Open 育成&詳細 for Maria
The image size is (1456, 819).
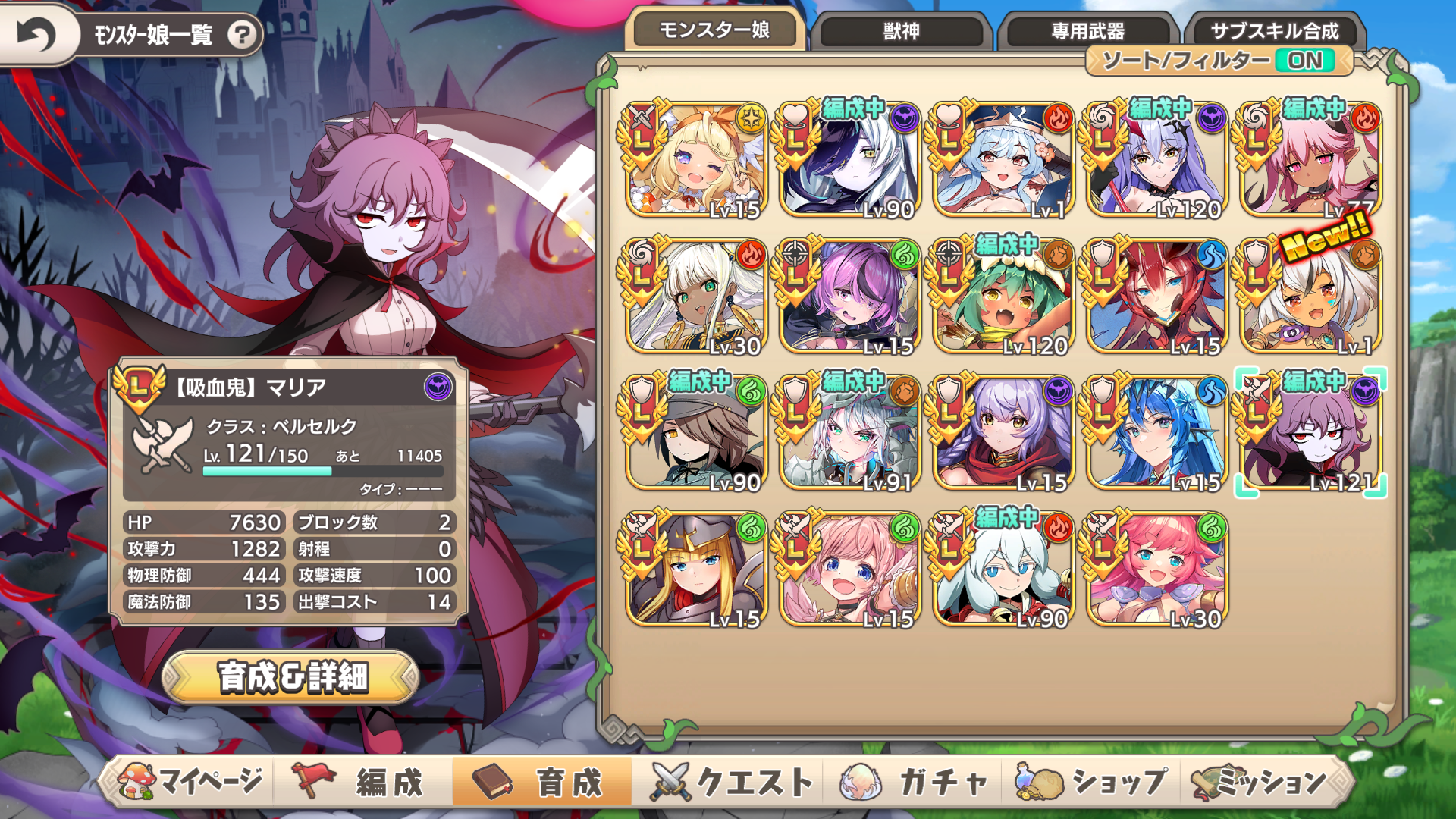pyautogui.click(x=292, y=677)
